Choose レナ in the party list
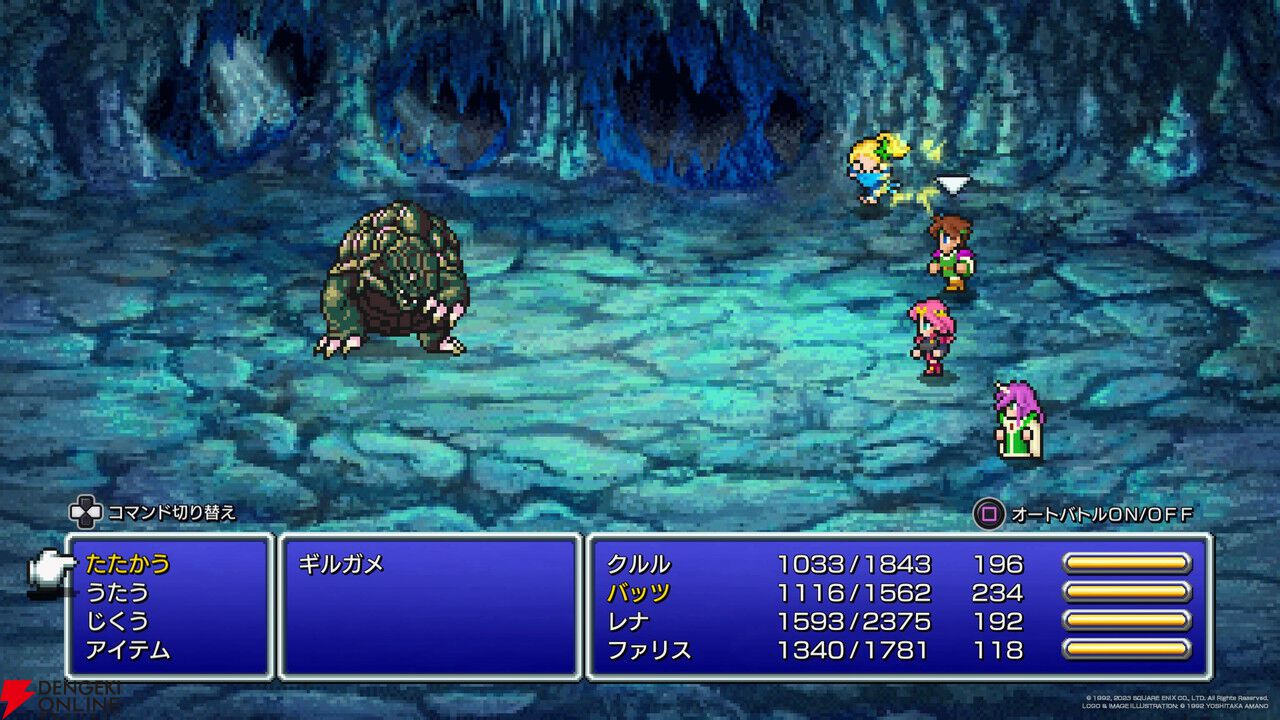This screenshot has width=1280, height=720. pos(628,621)
